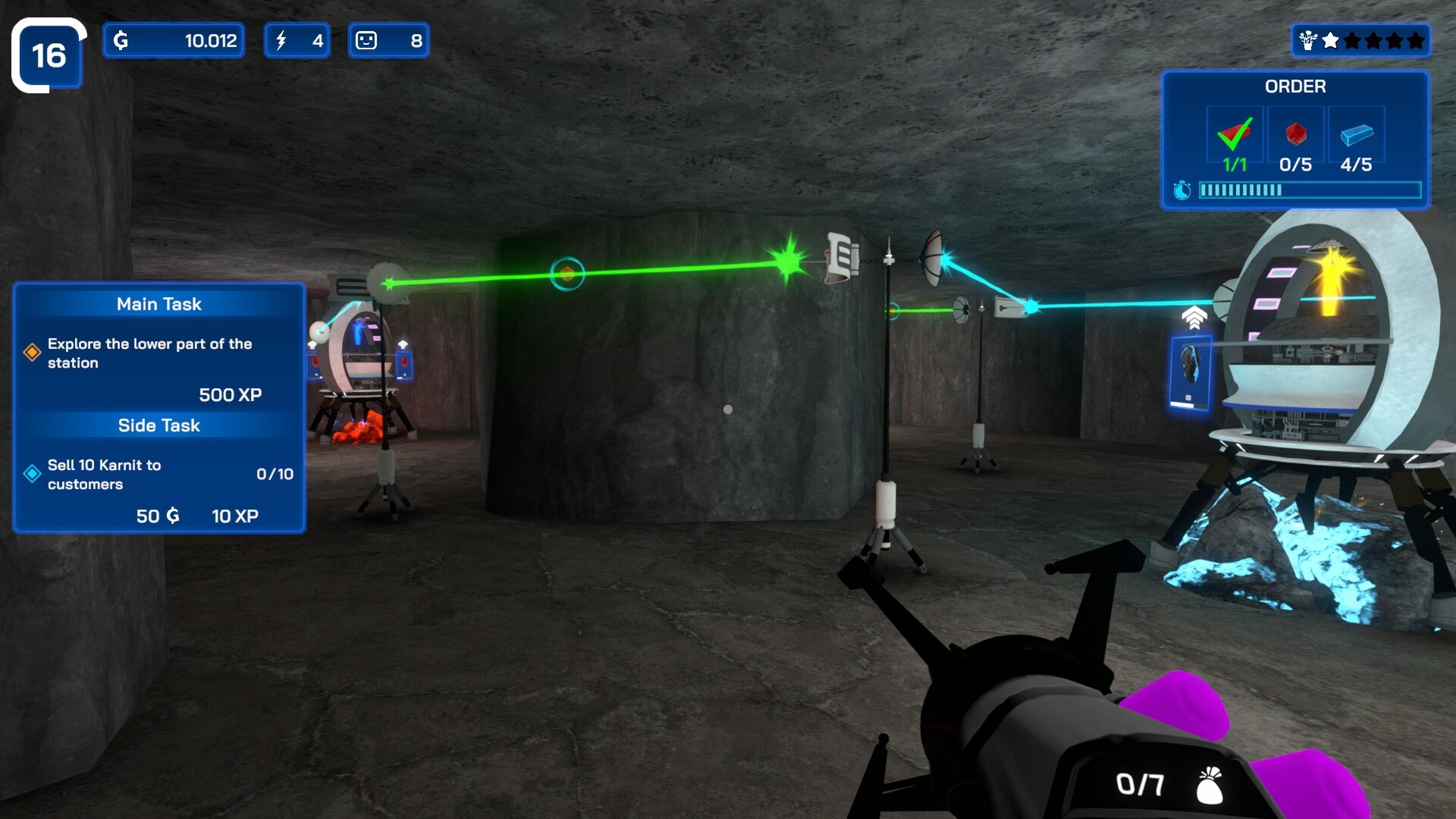This screenshot has width=1456, height=819.
Task: Click the lightning bolt energy icon
Action: (x=281, y=40)
